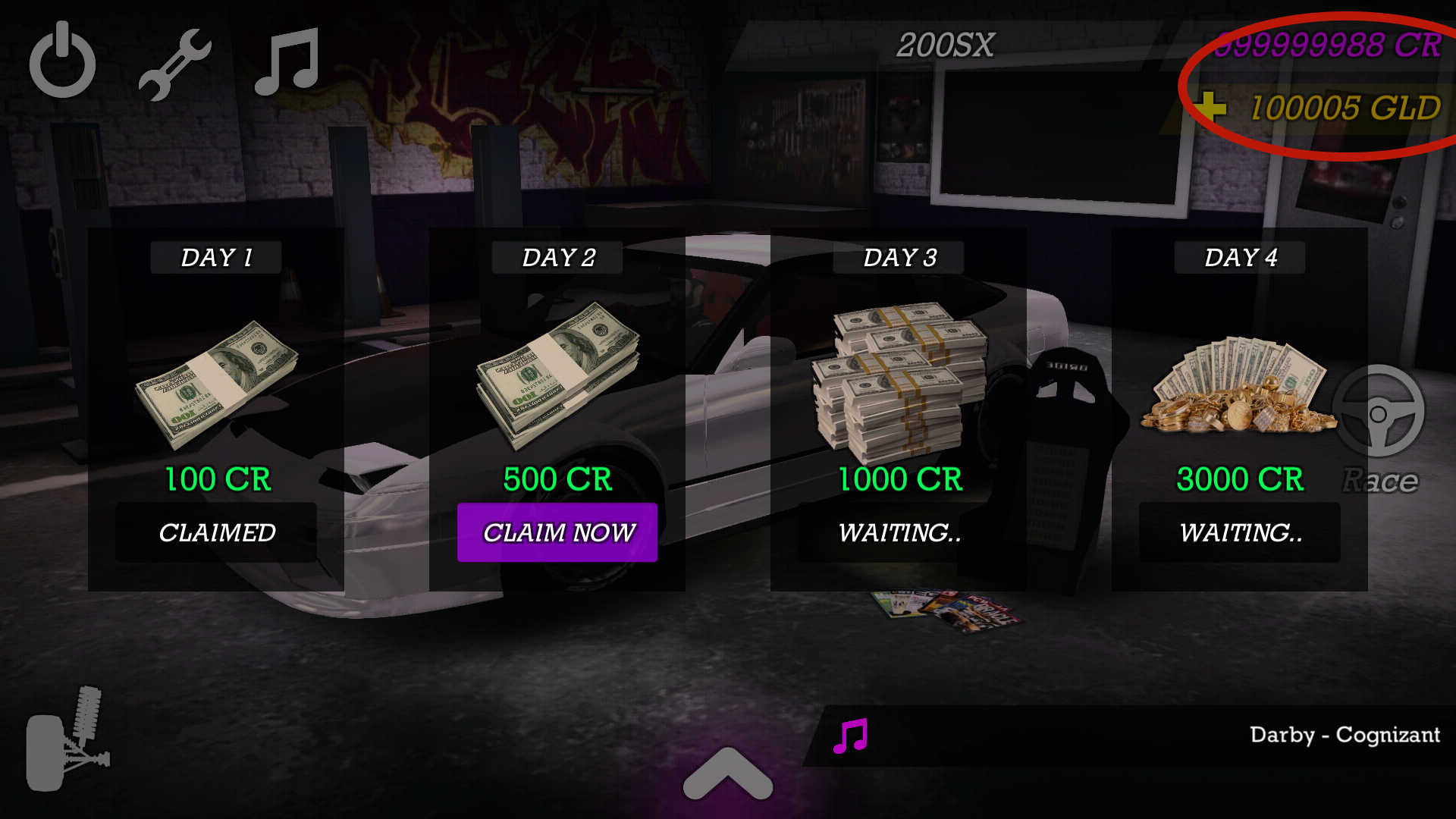This screenshot has height=819, width=1456.
Task: Click the purple now-playing music icon
Action: point(850,736)
